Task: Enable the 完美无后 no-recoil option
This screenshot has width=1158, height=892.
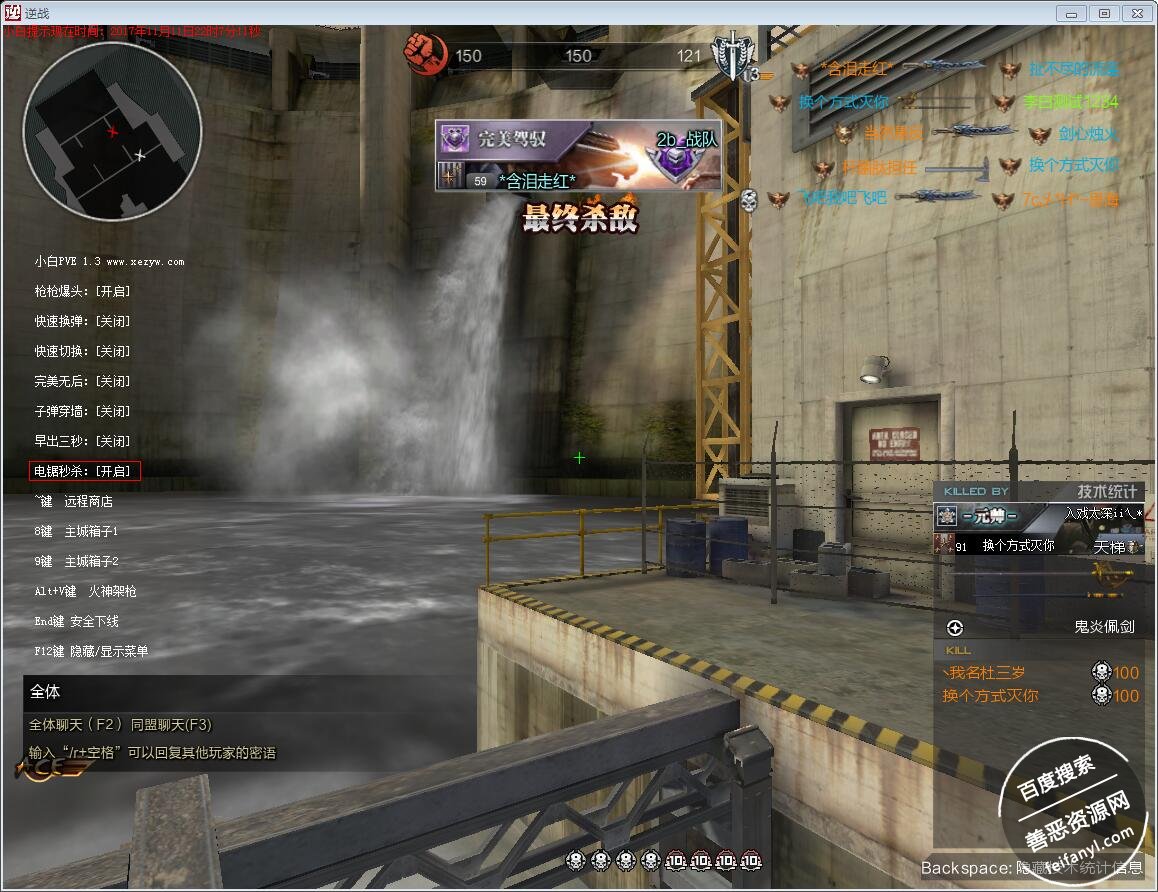Action: 82,381
